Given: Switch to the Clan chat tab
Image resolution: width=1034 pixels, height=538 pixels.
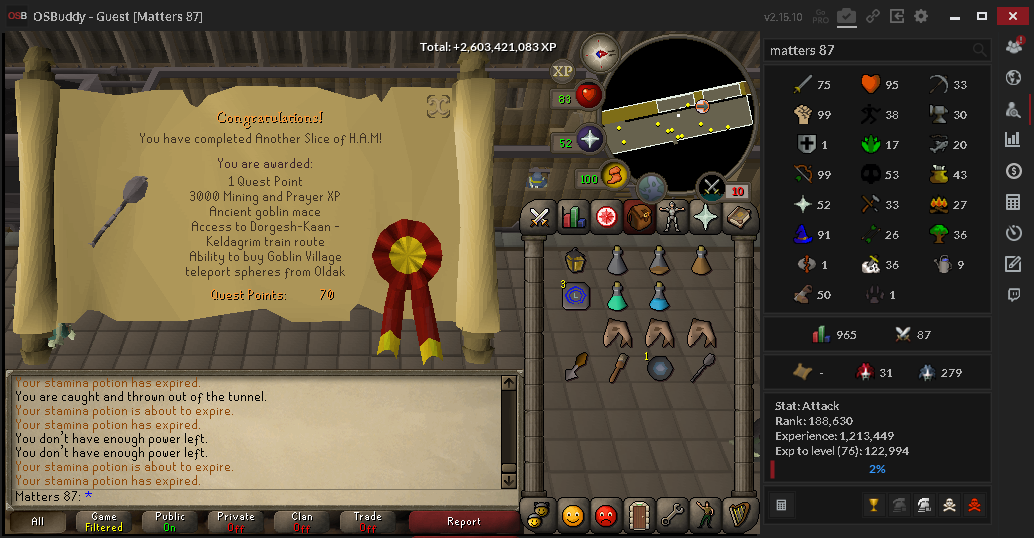Looking at the screenshot, I should point(302,521).
